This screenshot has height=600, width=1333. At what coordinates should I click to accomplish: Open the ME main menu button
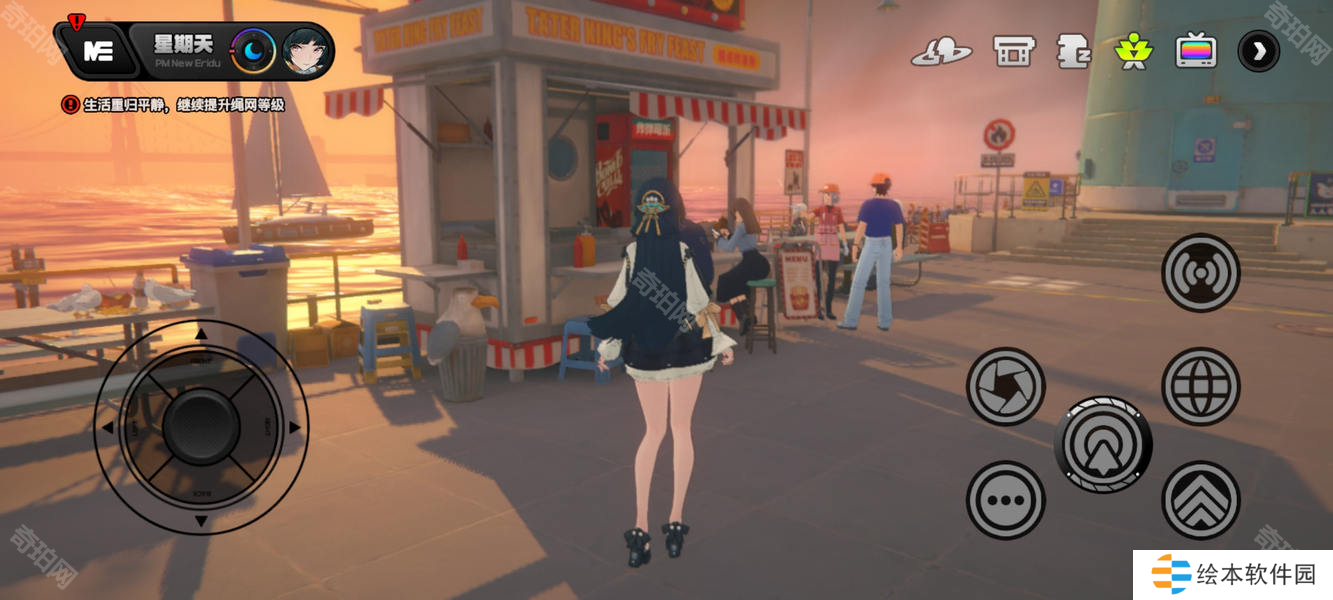[98, 51]
